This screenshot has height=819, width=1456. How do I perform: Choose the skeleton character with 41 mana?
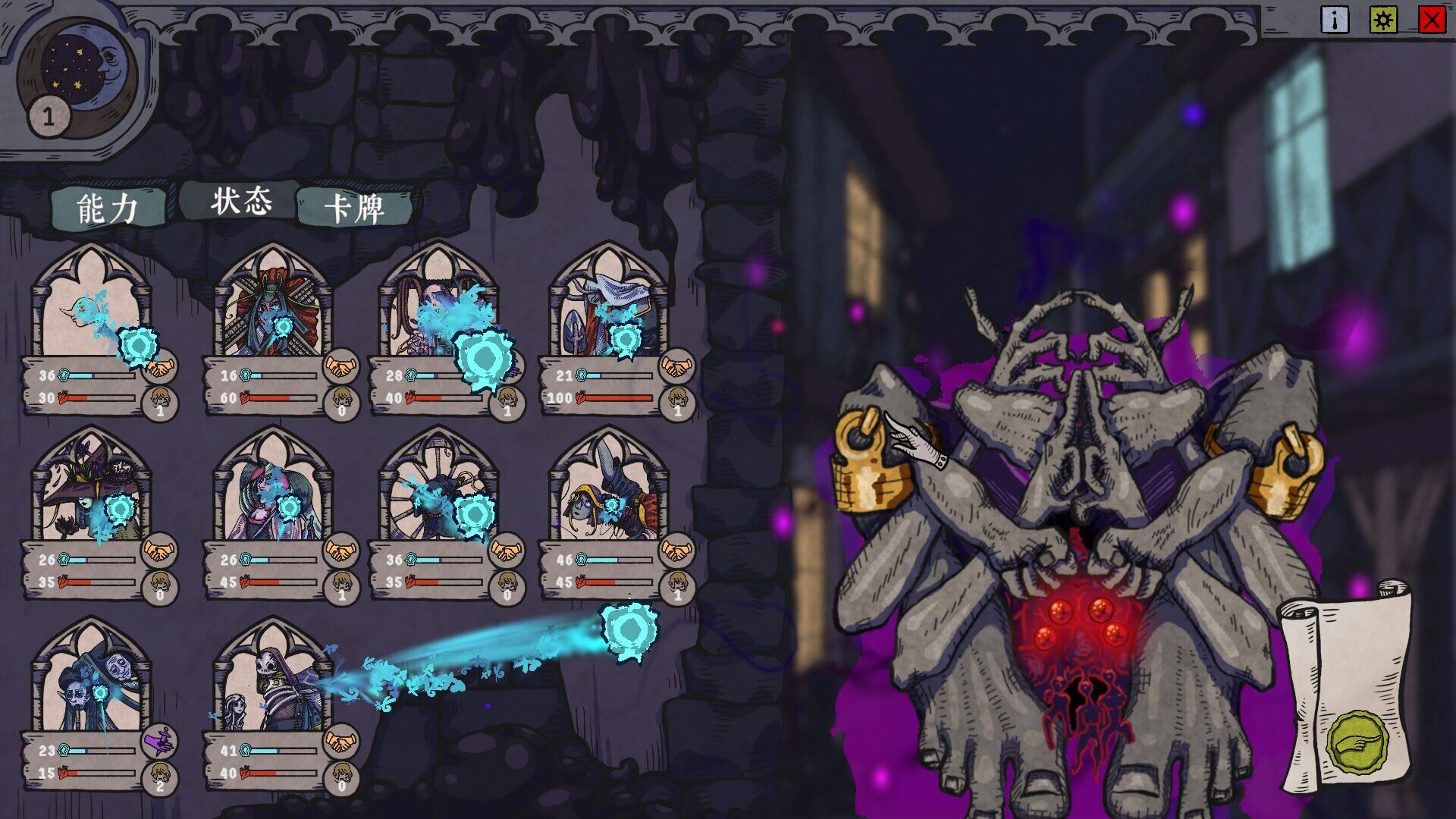click(273, 682)
